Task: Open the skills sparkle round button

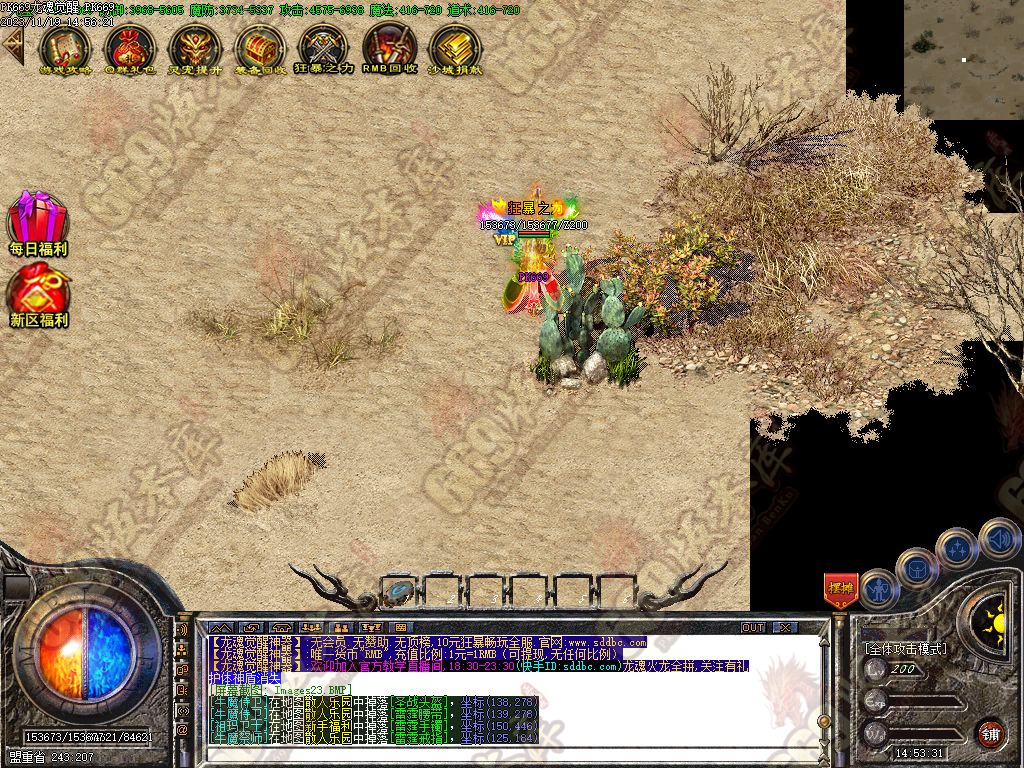Action: 957,547
